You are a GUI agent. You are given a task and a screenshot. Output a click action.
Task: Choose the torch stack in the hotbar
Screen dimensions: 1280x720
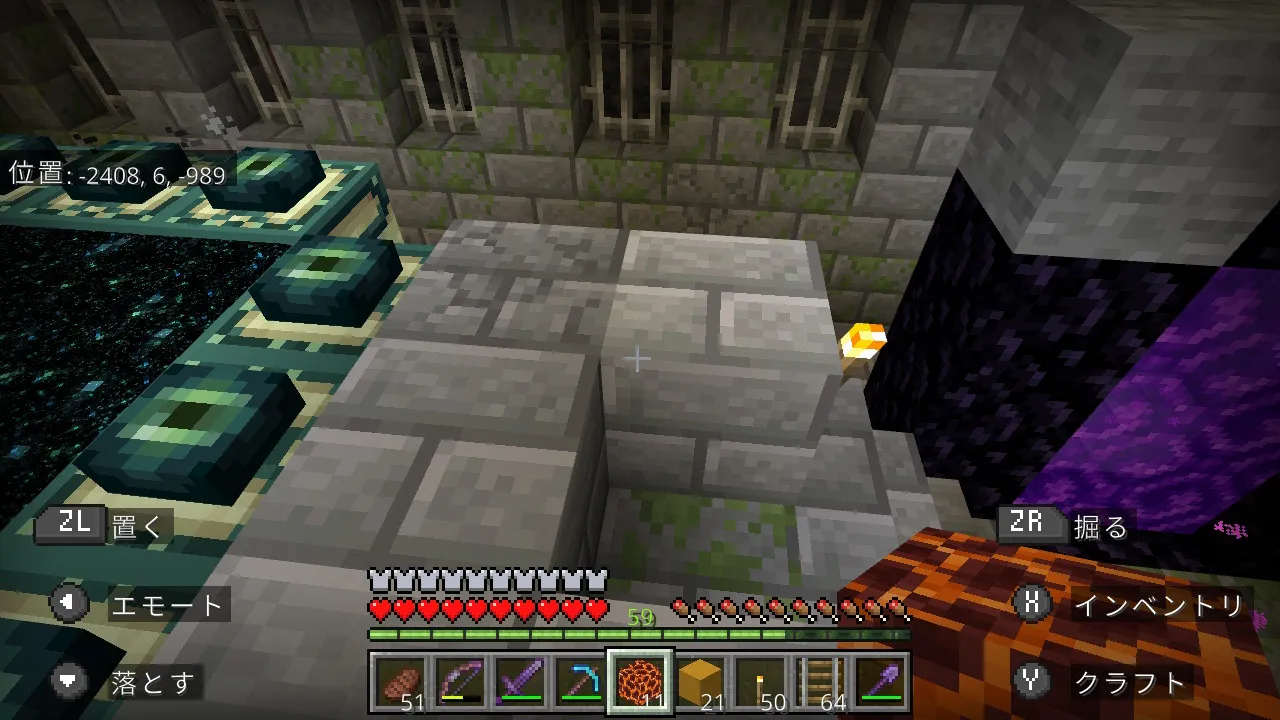760,683
